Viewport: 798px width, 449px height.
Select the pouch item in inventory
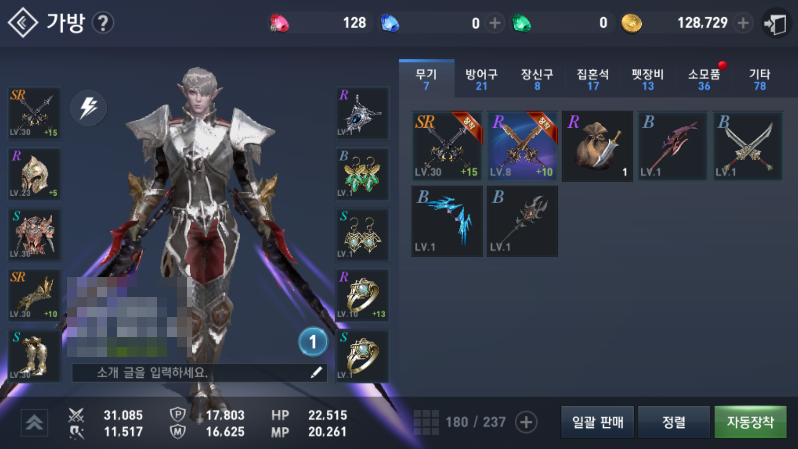597,146
